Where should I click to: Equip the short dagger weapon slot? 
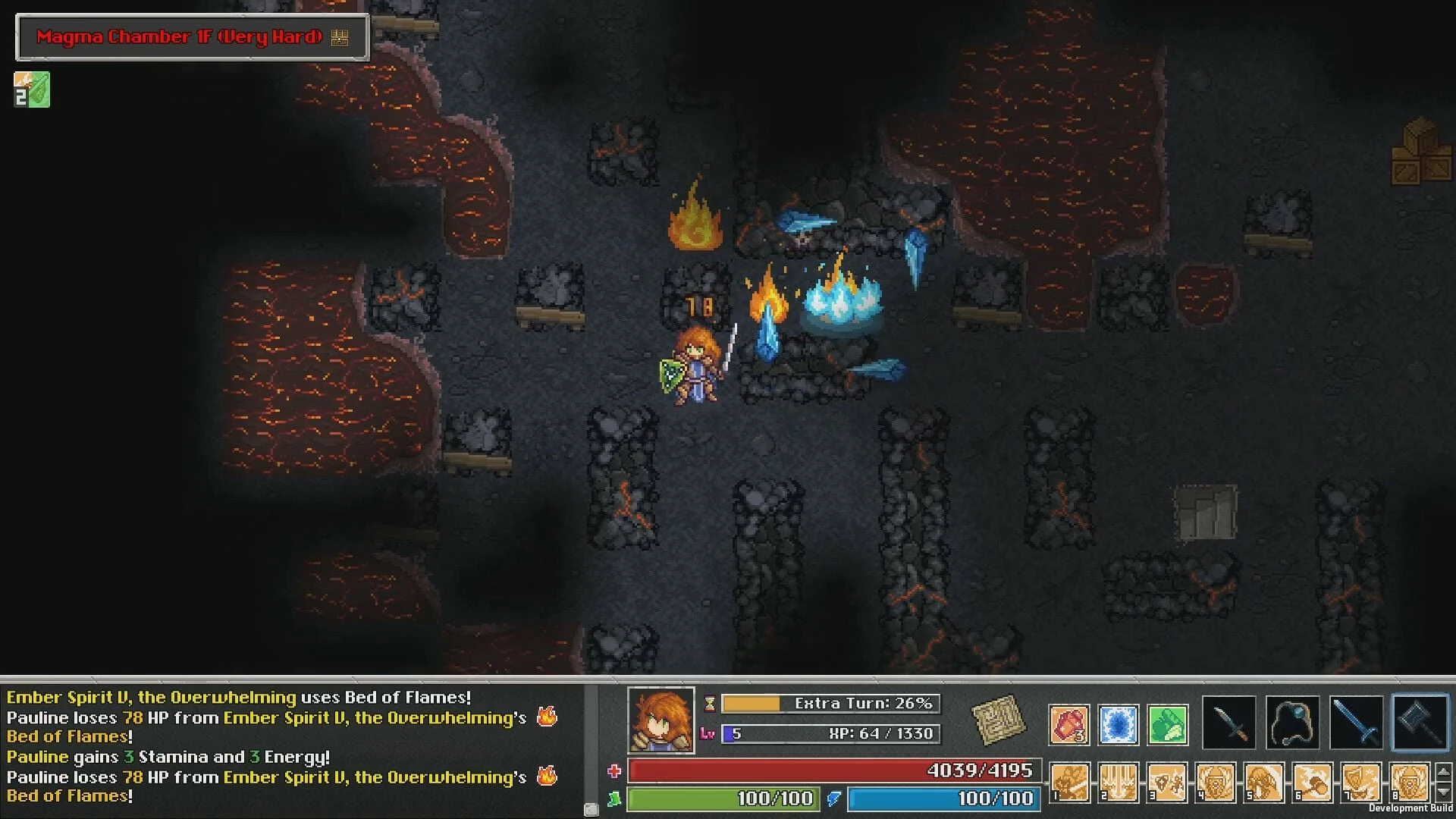(1229, 722)
